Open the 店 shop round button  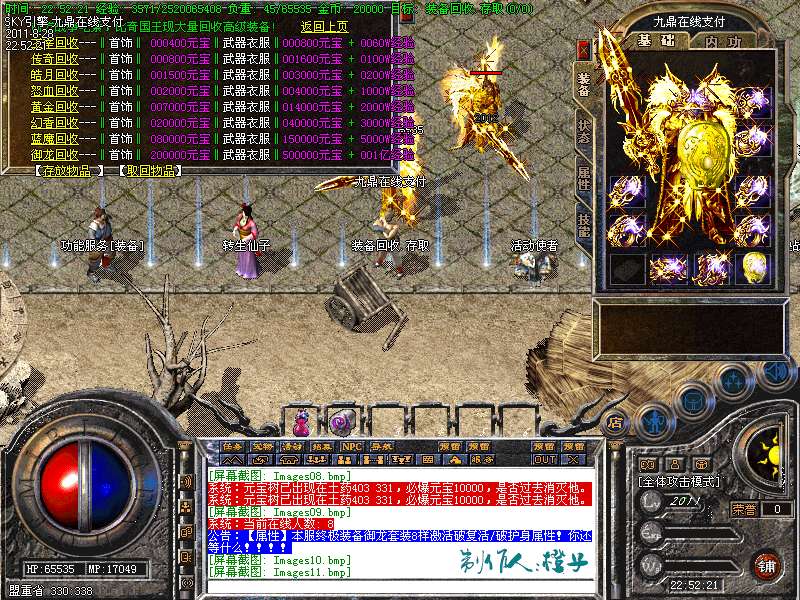[617, 423]
